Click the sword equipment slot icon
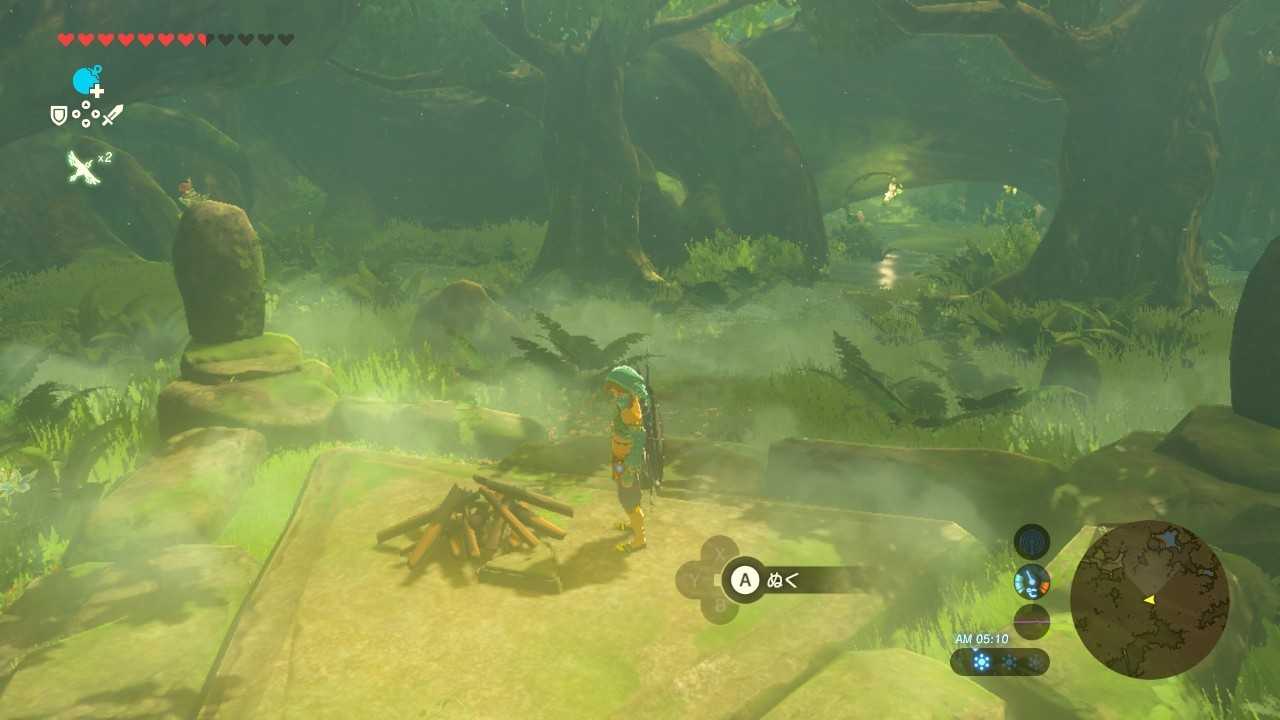 coord(112,114)
